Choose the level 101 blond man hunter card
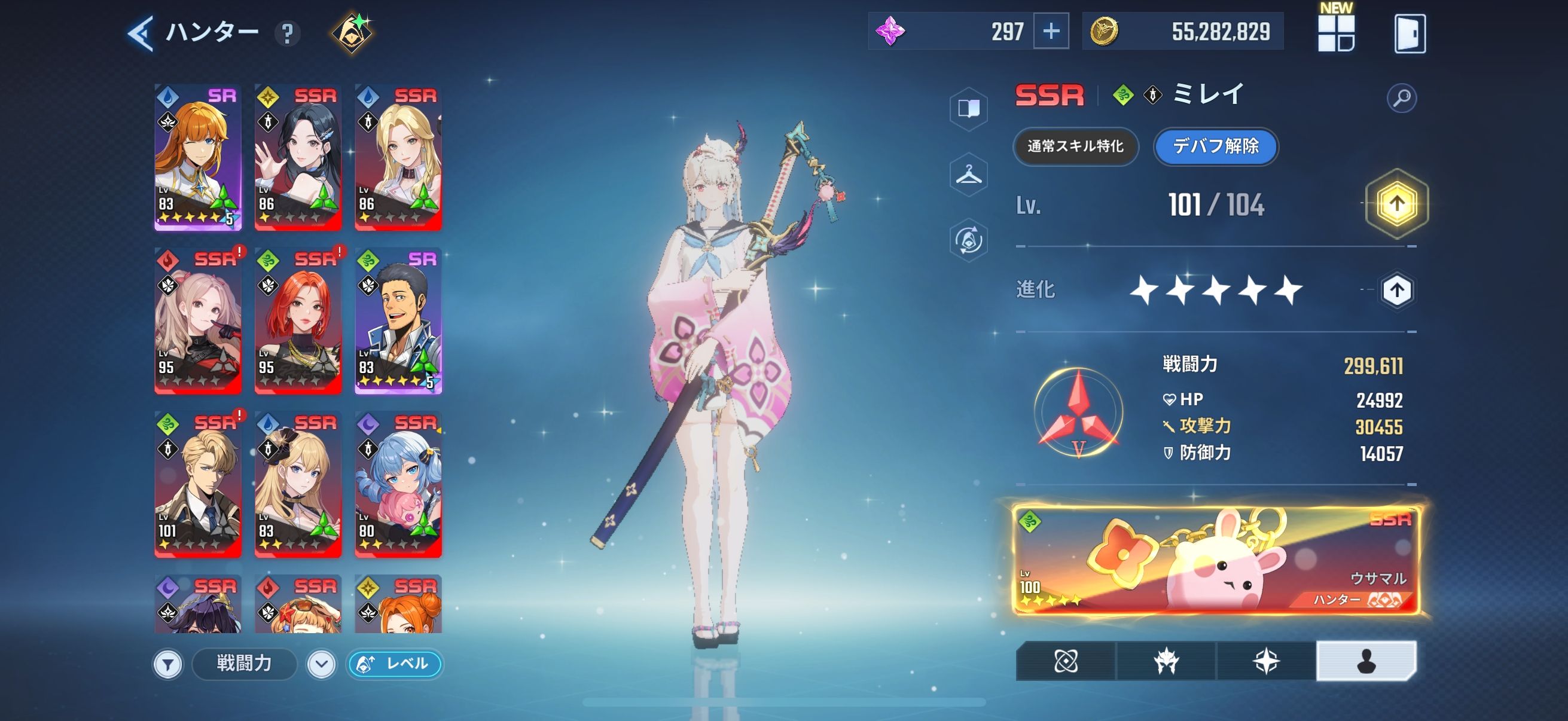The height and width of the screenshot is (721, 1568). tap(198, 484)
